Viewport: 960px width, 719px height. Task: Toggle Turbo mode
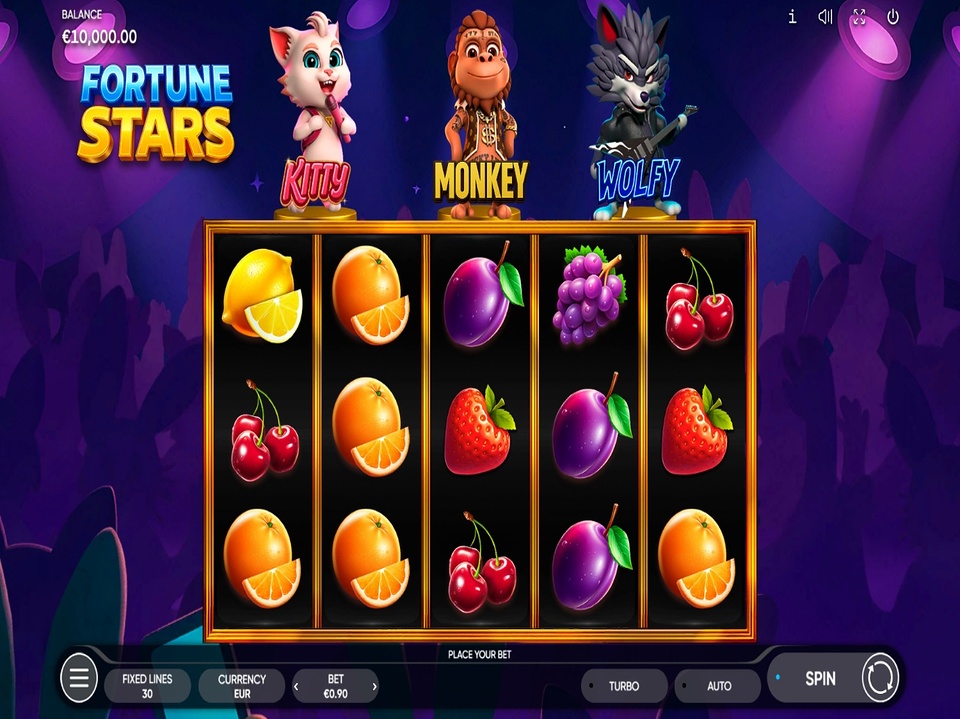pyautogui.click(x=623, y=686)
